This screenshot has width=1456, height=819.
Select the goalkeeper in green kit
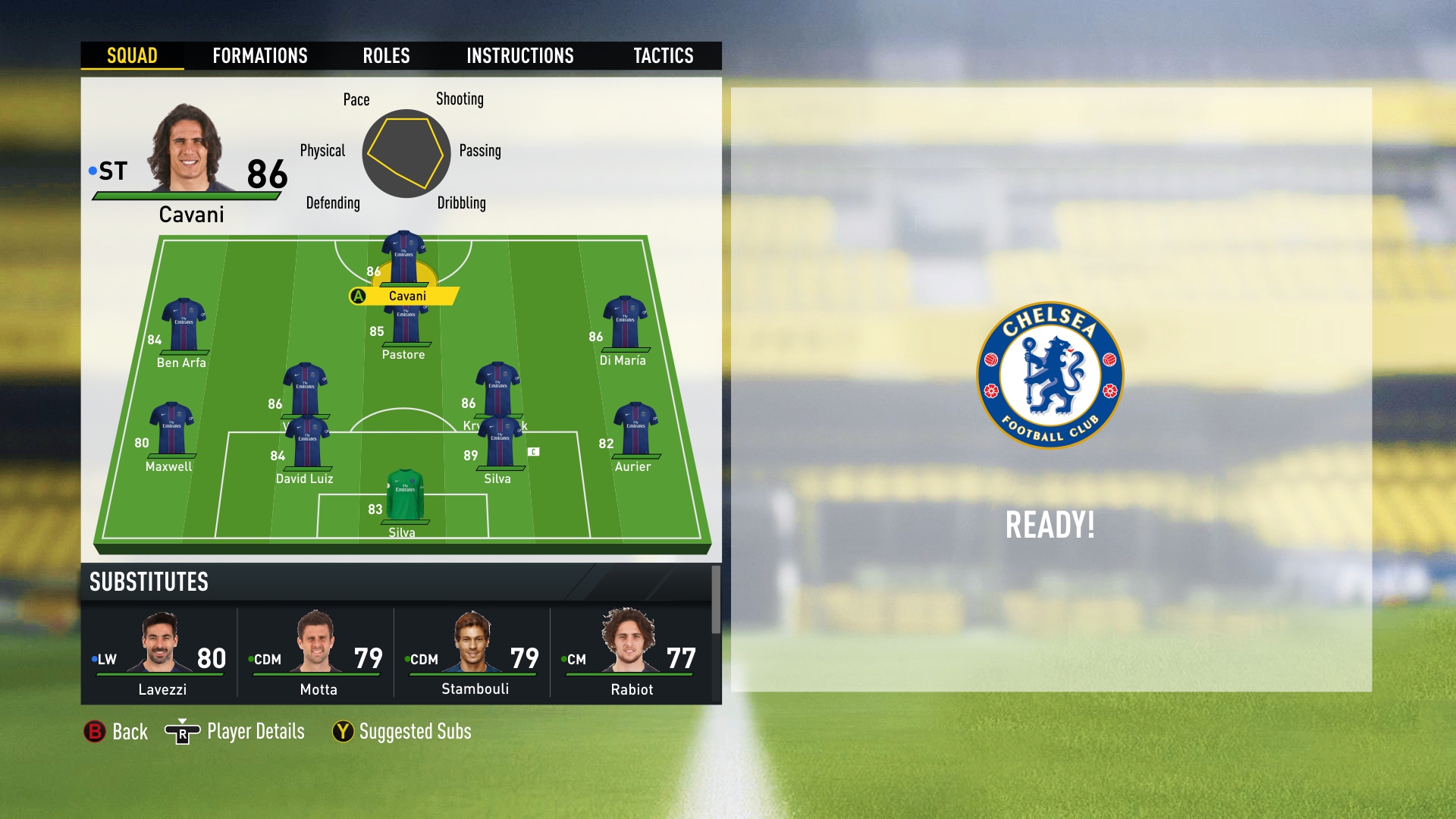pyautogui.click(x=405, y=497)
